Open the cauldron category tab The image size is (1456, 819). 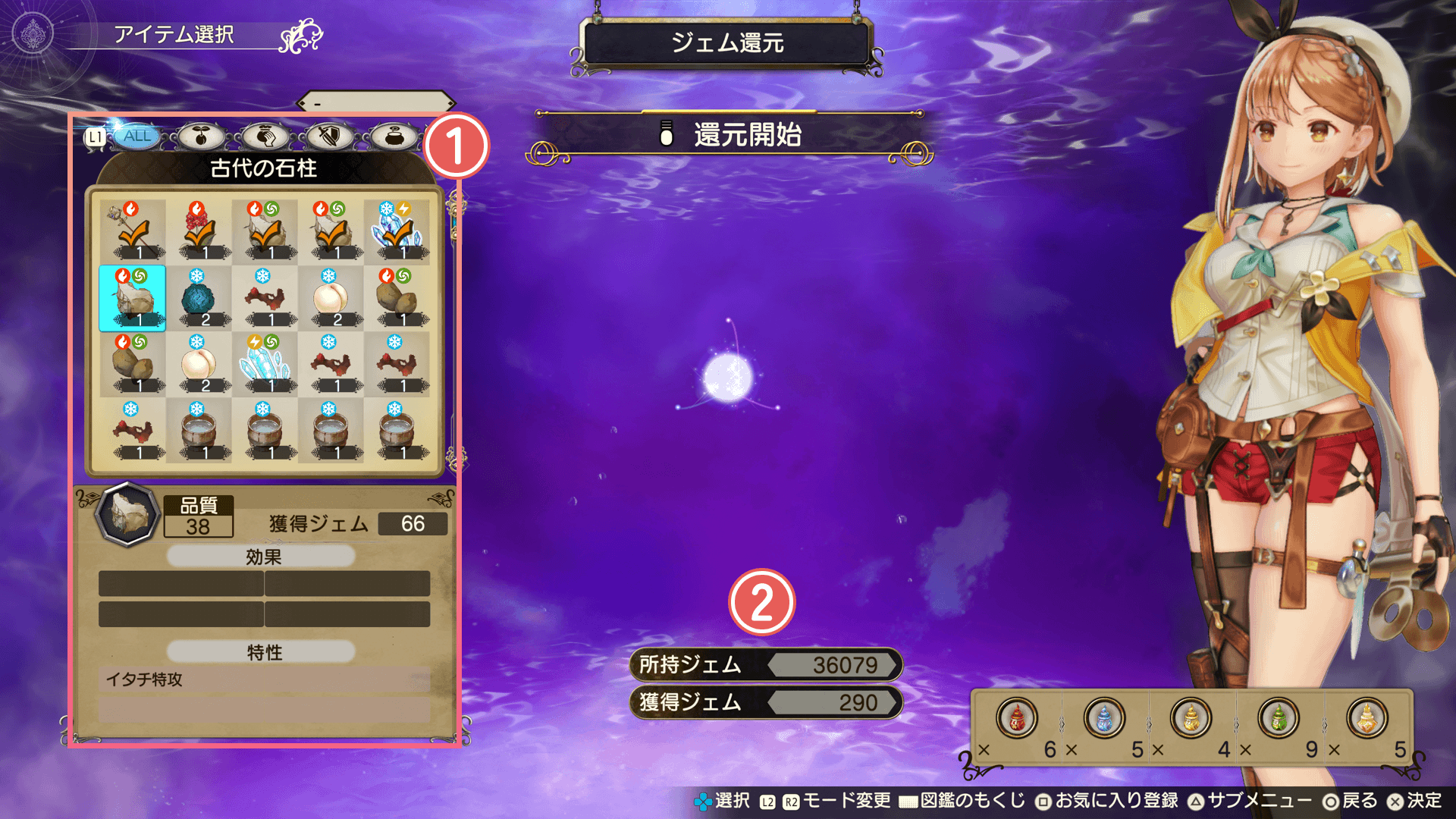pyautogui.click(x=394, y=136)
